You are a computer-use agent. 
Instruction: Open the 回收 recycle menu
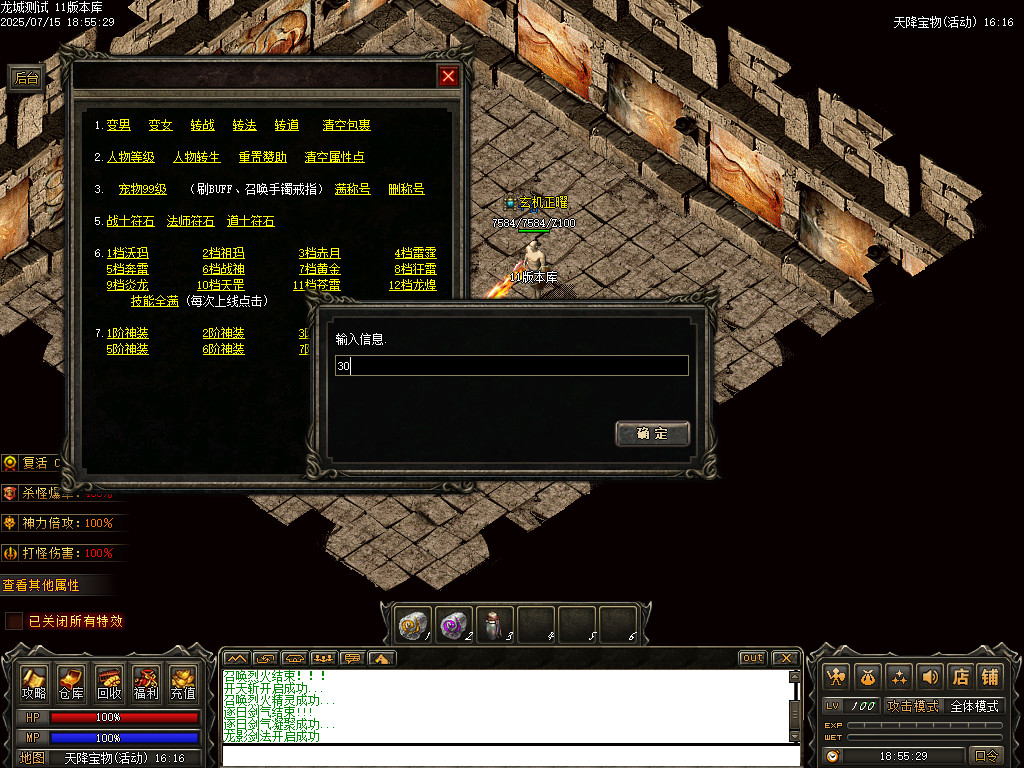click(x=109, y=683)
